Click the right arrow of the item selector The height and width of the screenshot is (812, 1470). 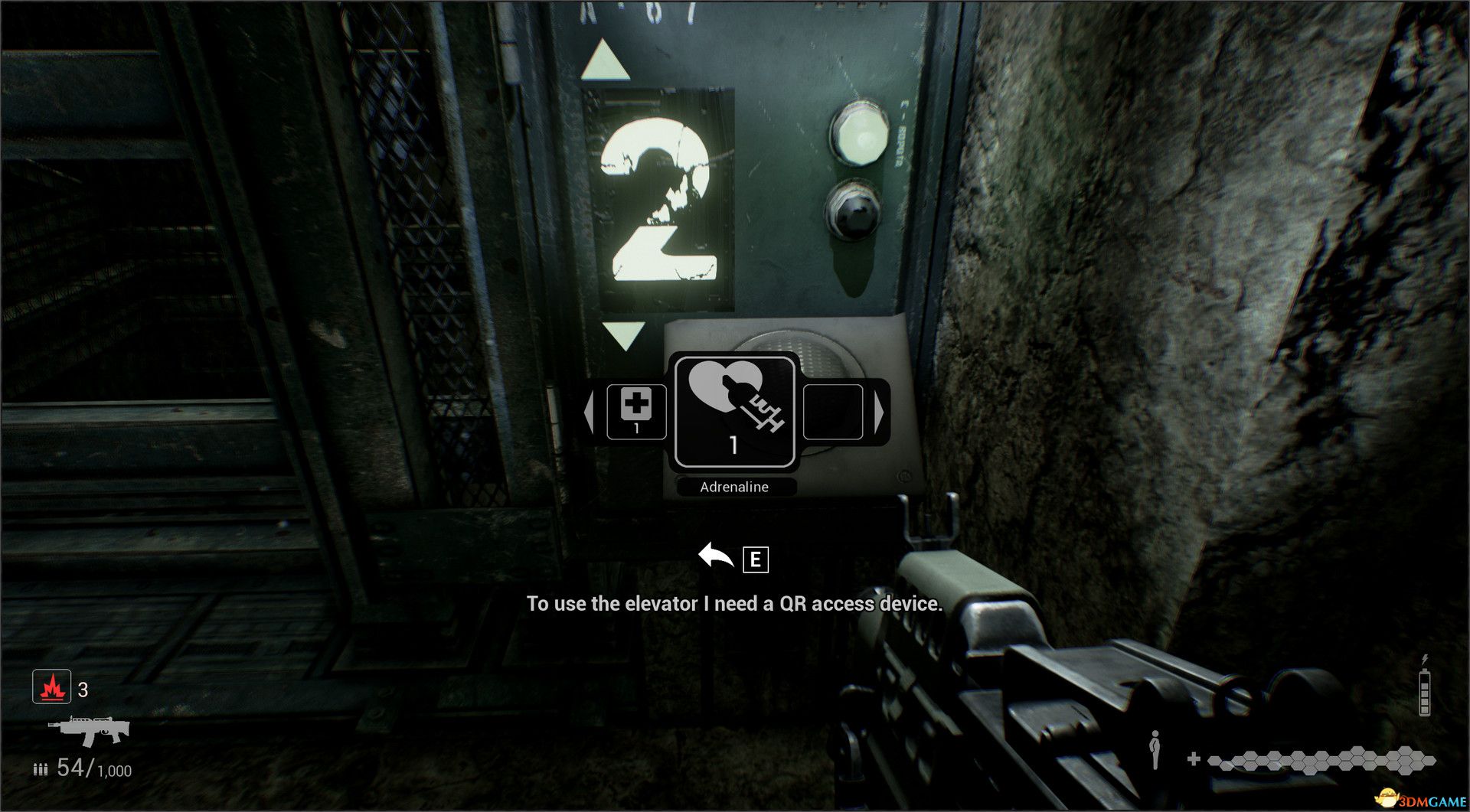tap(879, 412)
